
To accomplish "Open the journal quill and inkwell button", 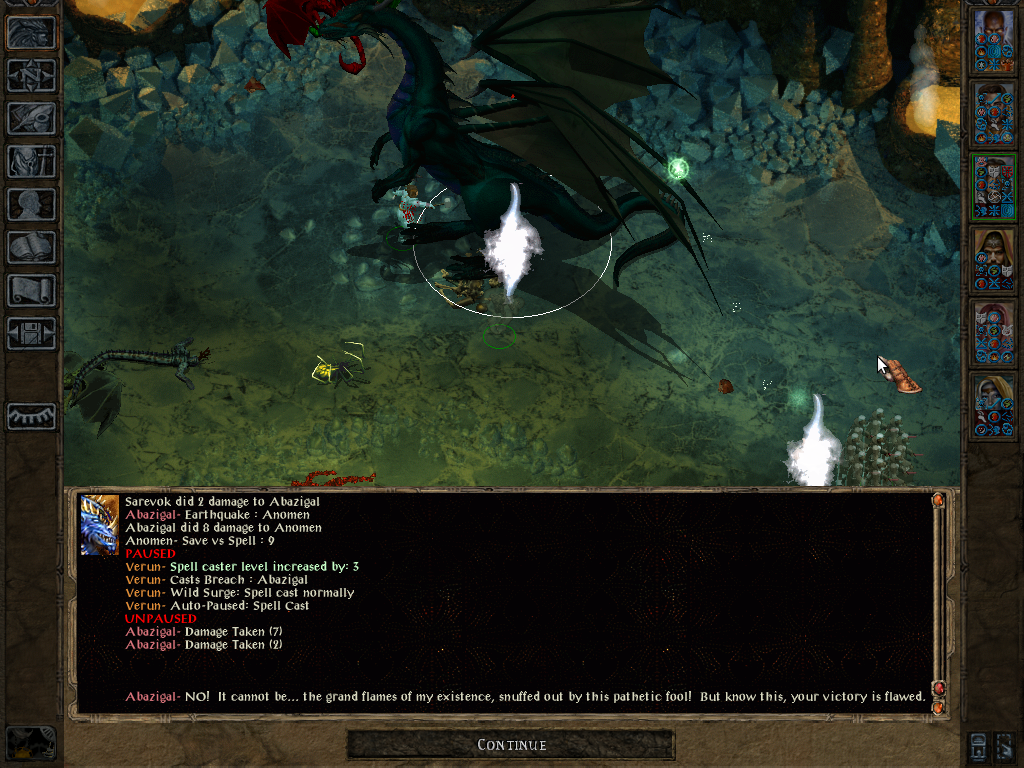I will (x=31, y=118).
